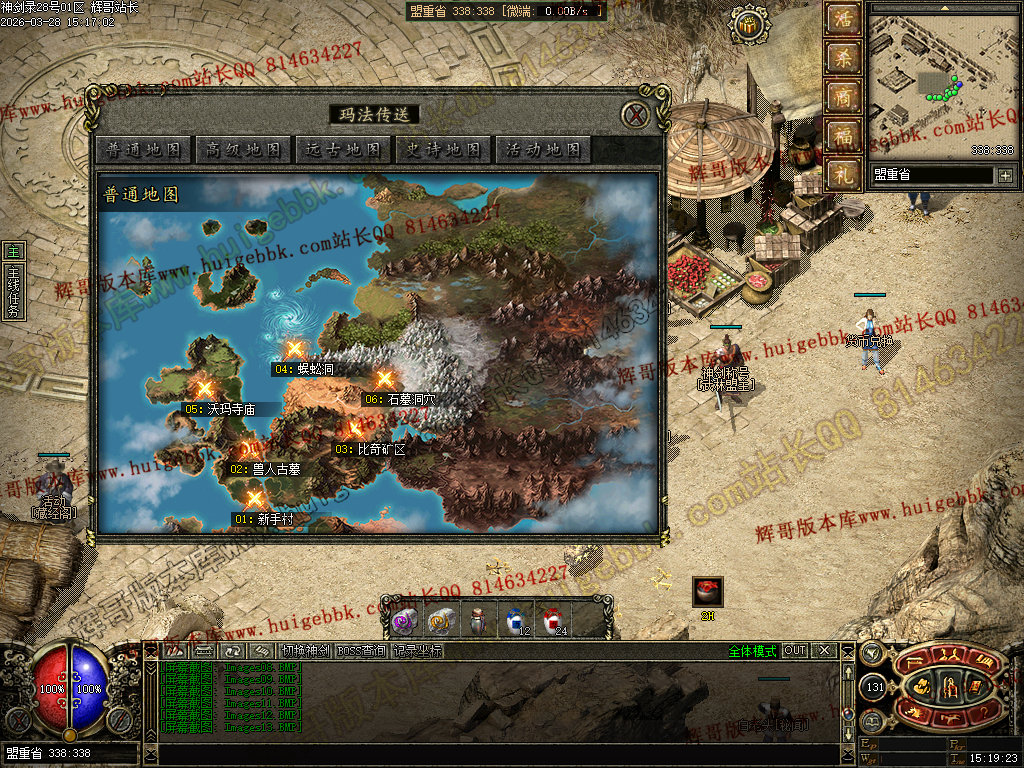1024x768 pixels.
Task: Pick the 05 沃玛寺庙 teleport point
Action: [x=205, y=388]
